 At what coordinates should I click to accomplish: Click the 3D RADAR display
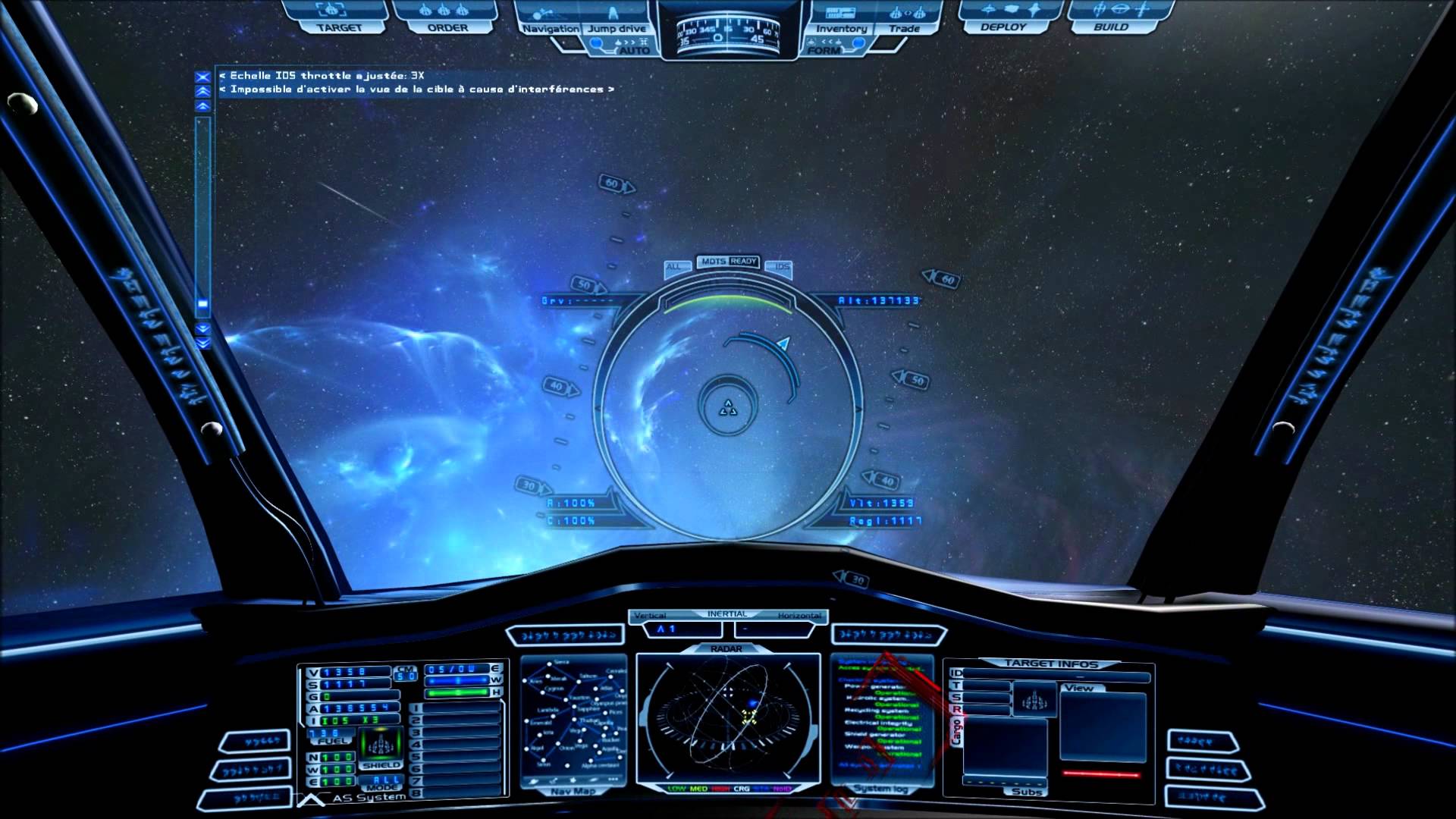728,717
